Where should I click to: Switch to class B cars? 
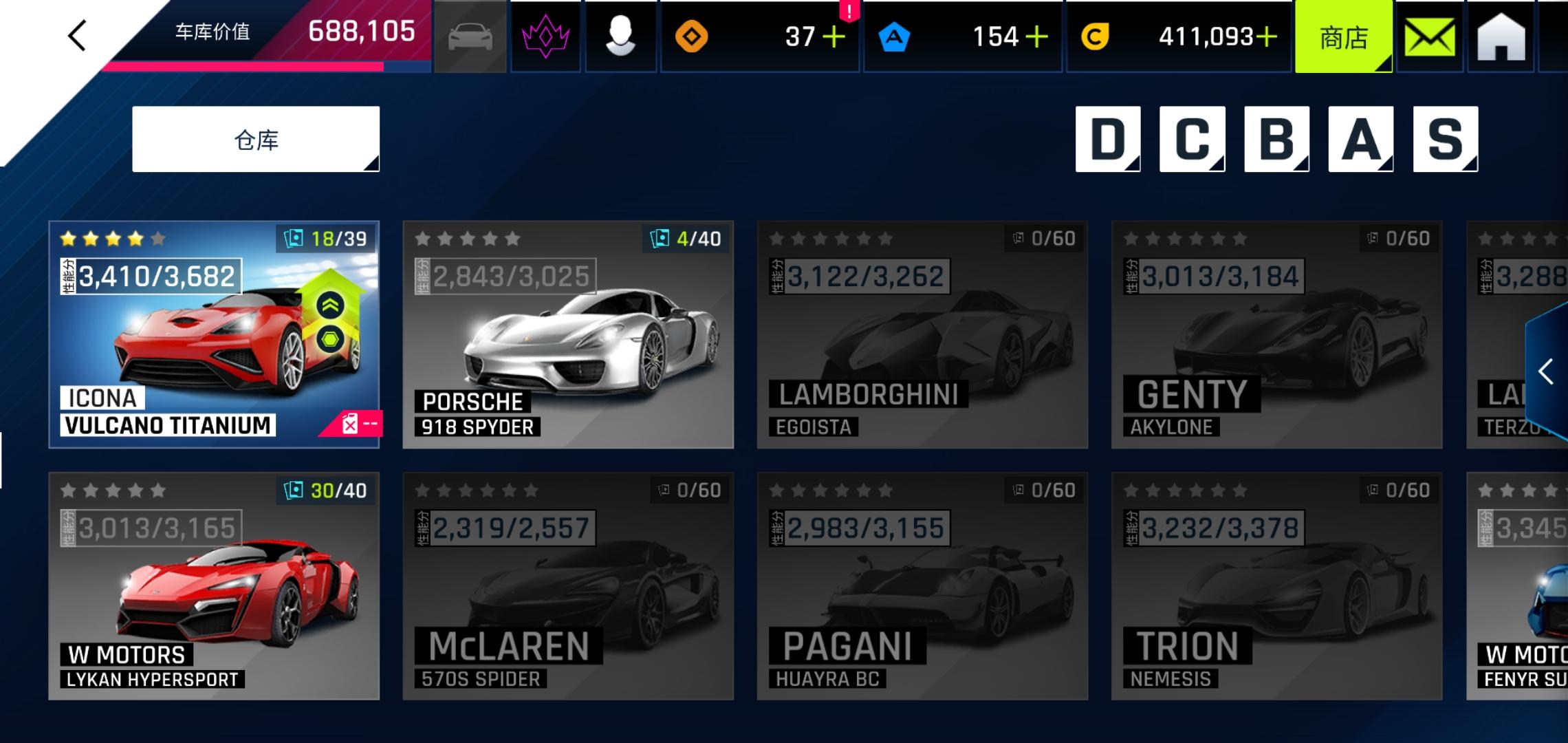tap(1276, 139)
